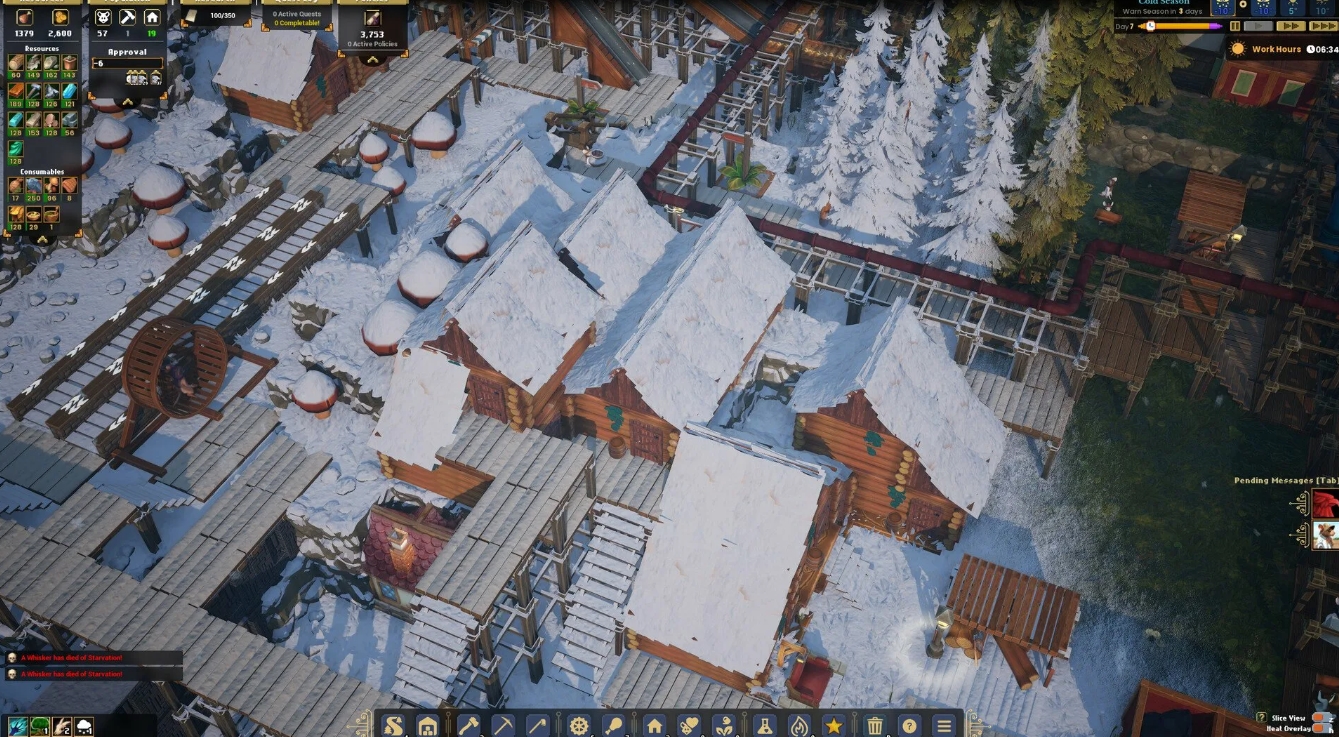
Task: Open the hamburger main menu
Action: 944,726
